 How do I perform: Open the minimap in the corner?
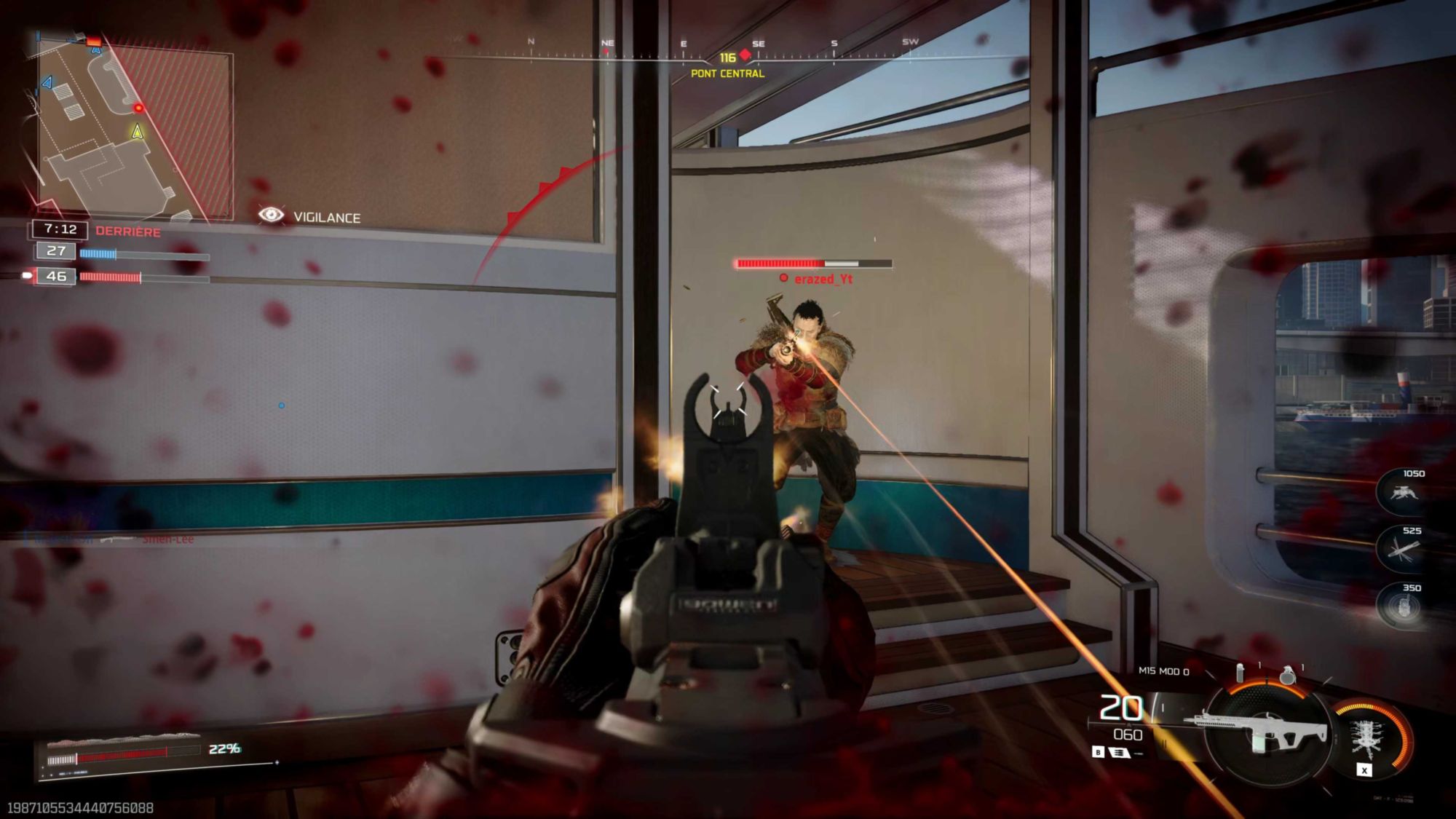click(135, 127)
